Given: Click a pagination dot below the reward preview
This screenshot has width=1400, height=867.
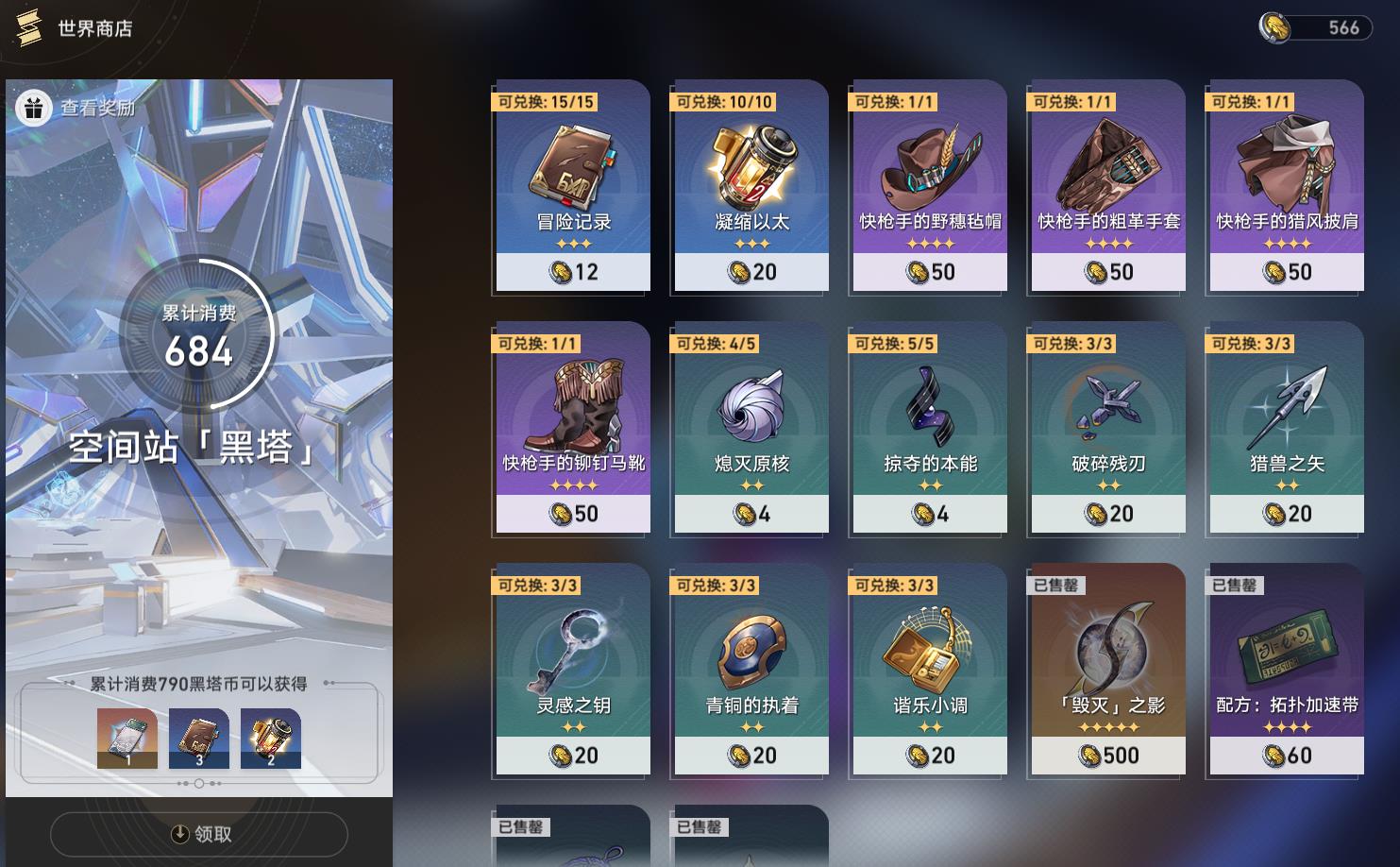Looking at the screenshot, I should (198, 783).
